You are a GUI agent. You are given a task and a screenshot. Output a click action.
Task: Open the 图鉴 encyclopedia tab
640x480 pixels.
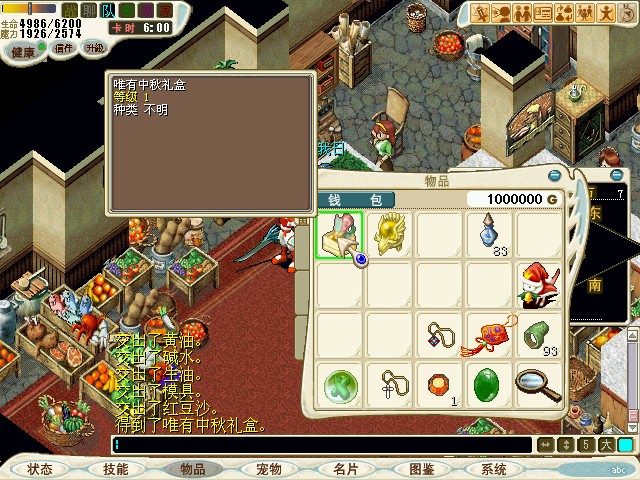pyautogui.click(x=421, y=469)
